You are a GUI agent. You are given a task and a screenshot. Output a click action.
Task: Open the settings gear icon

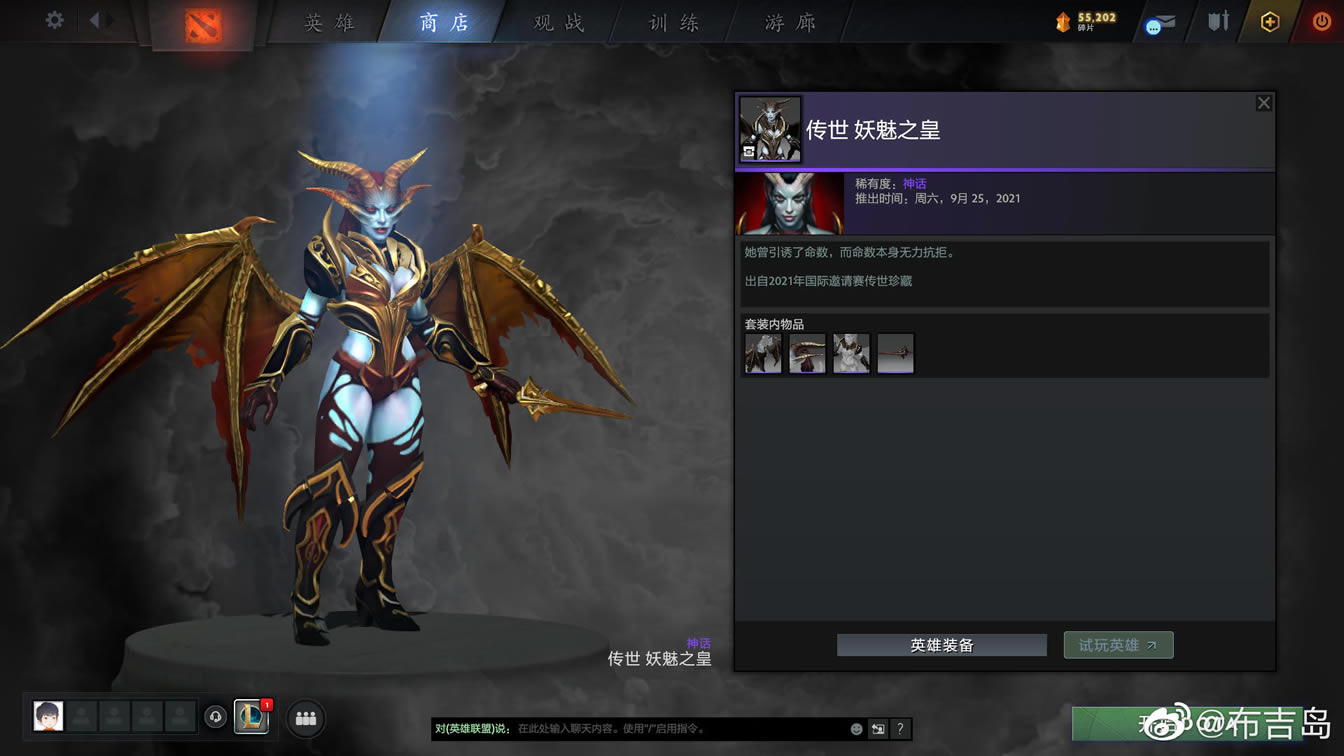click(x=54, y=19)
